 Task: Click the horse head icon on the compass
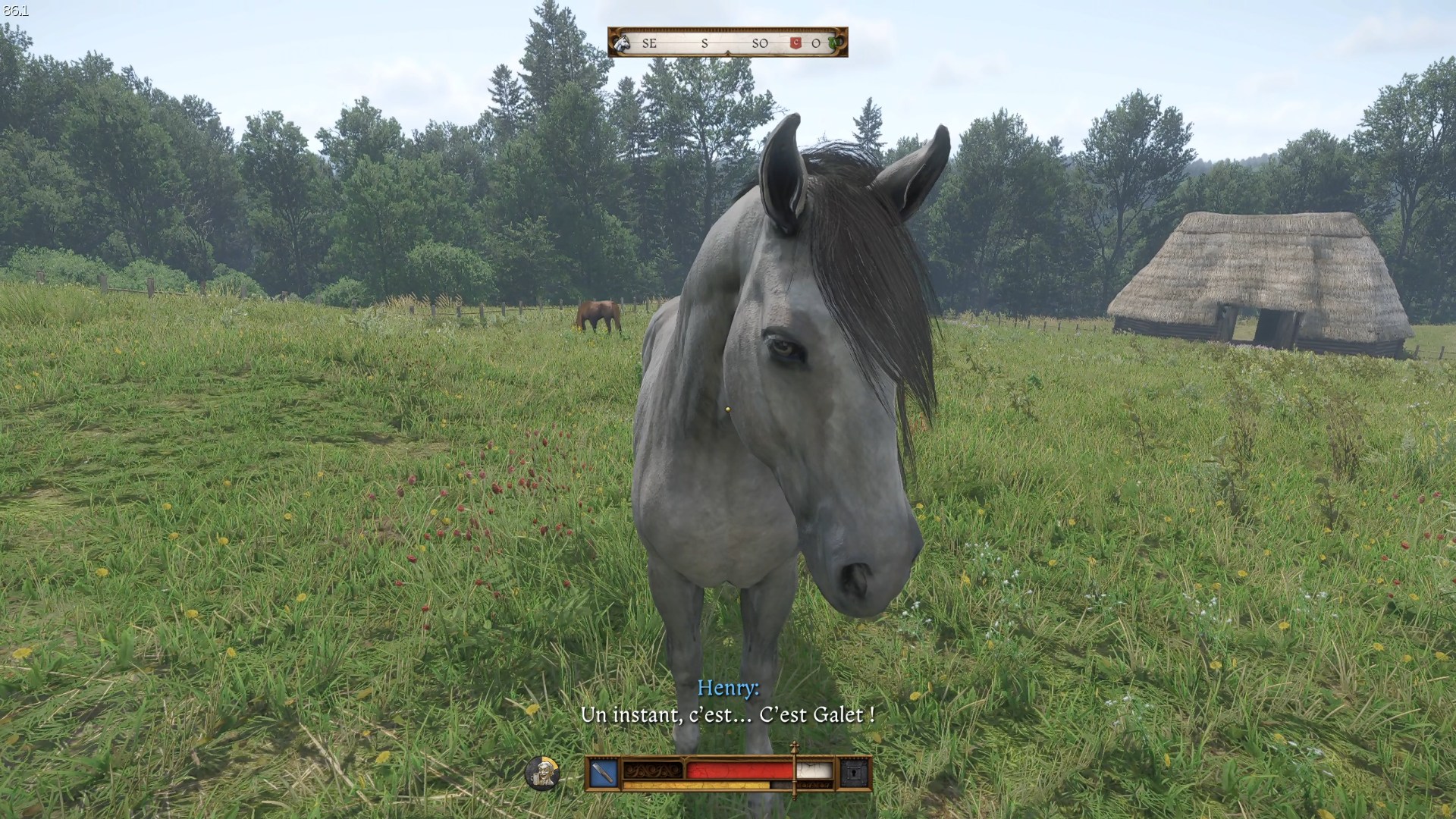(x=622, y=42)
